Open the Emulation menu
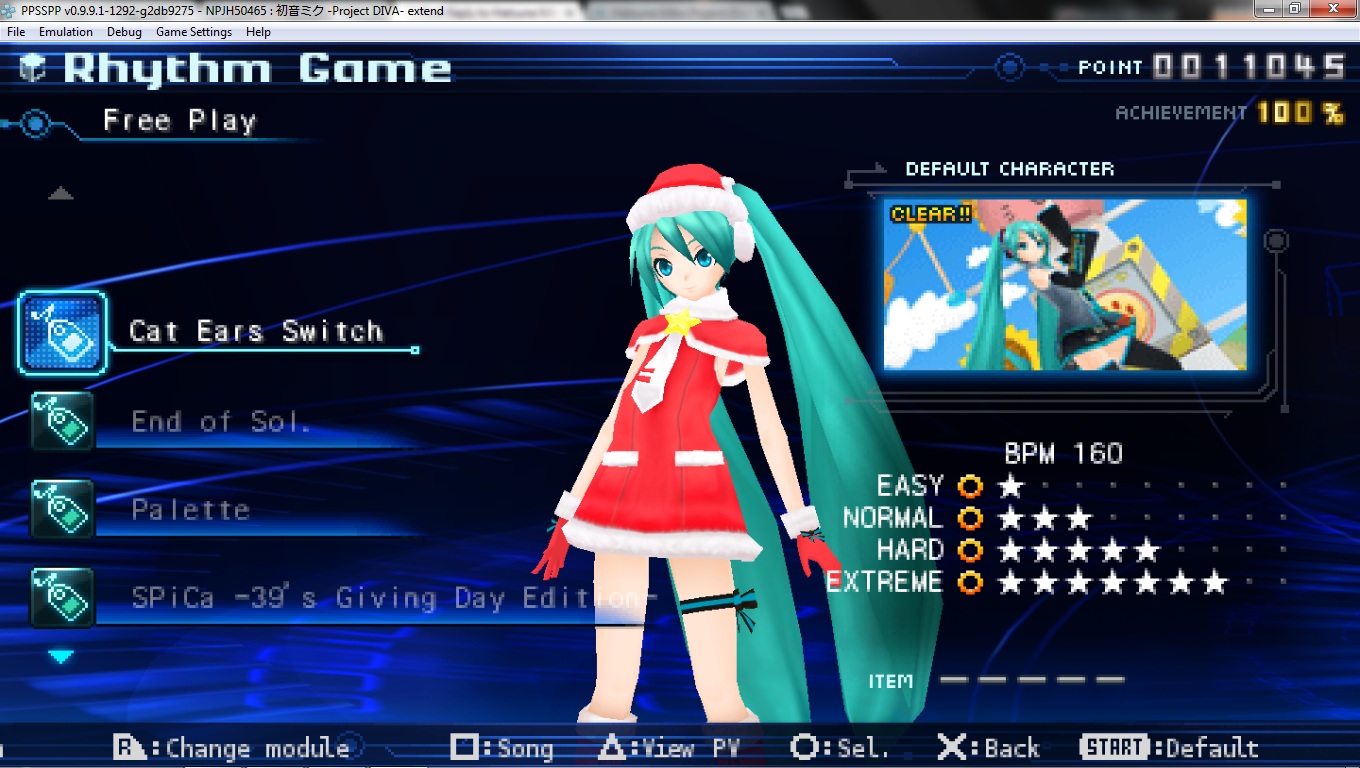Screen dimensions: 1360x768 tap(66, 32)
